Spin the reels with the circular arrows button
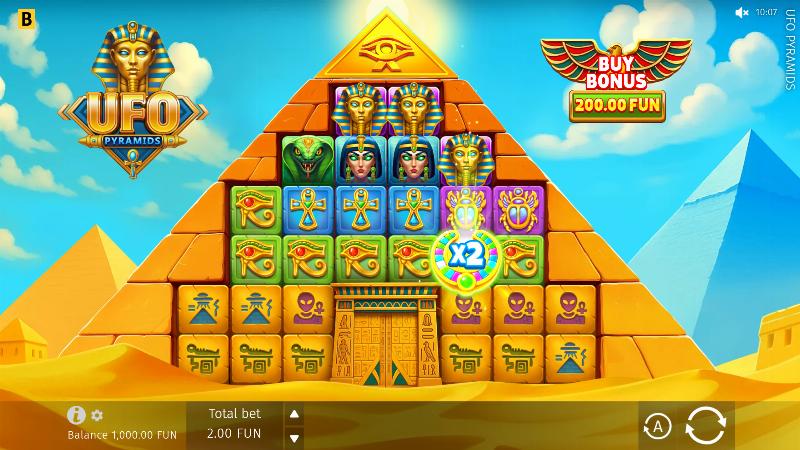Image resolution: width=800 pixels, height=450 pixels. point(705,426)
